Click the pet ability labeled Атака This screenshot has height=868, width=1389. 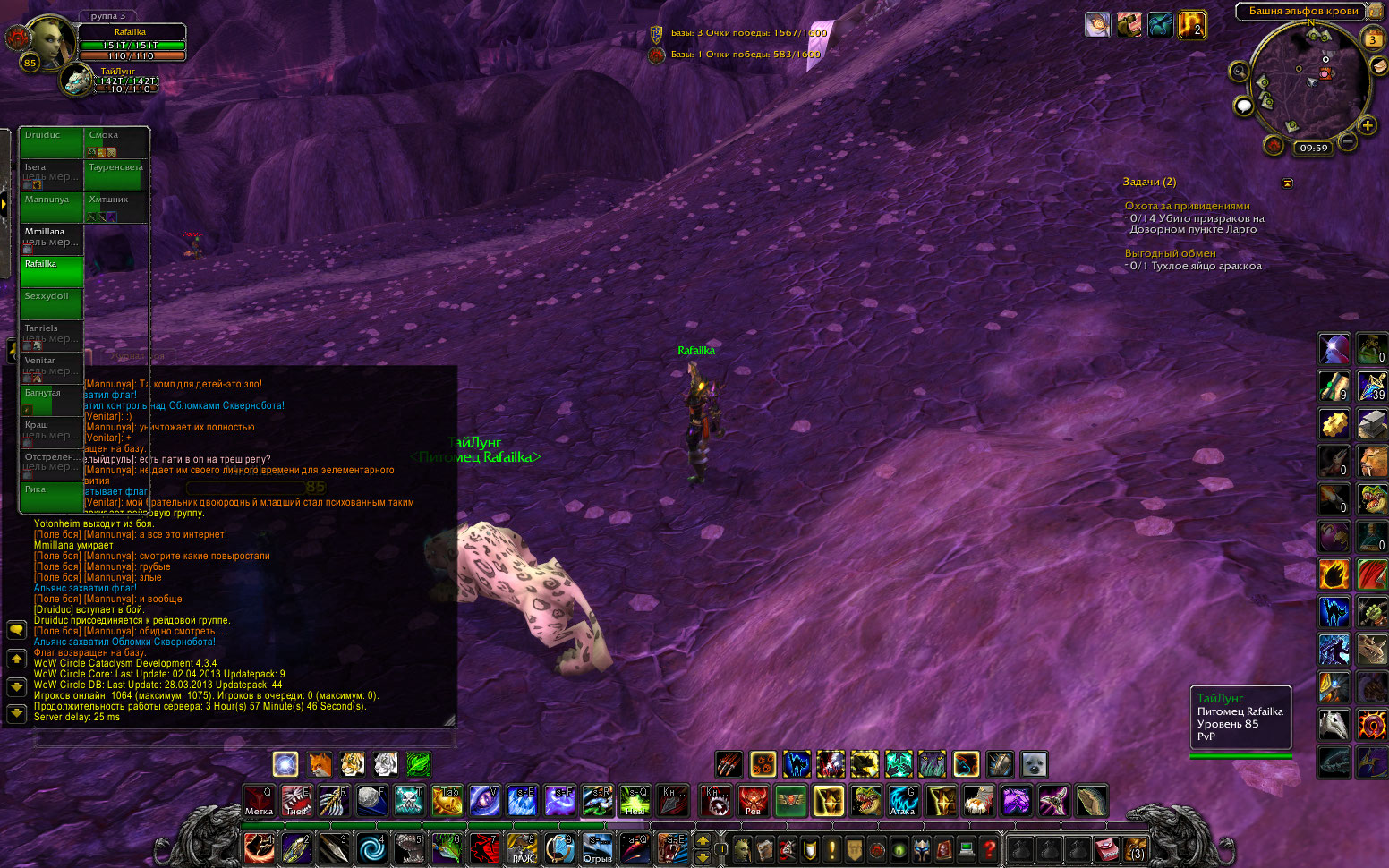[902, 801]
